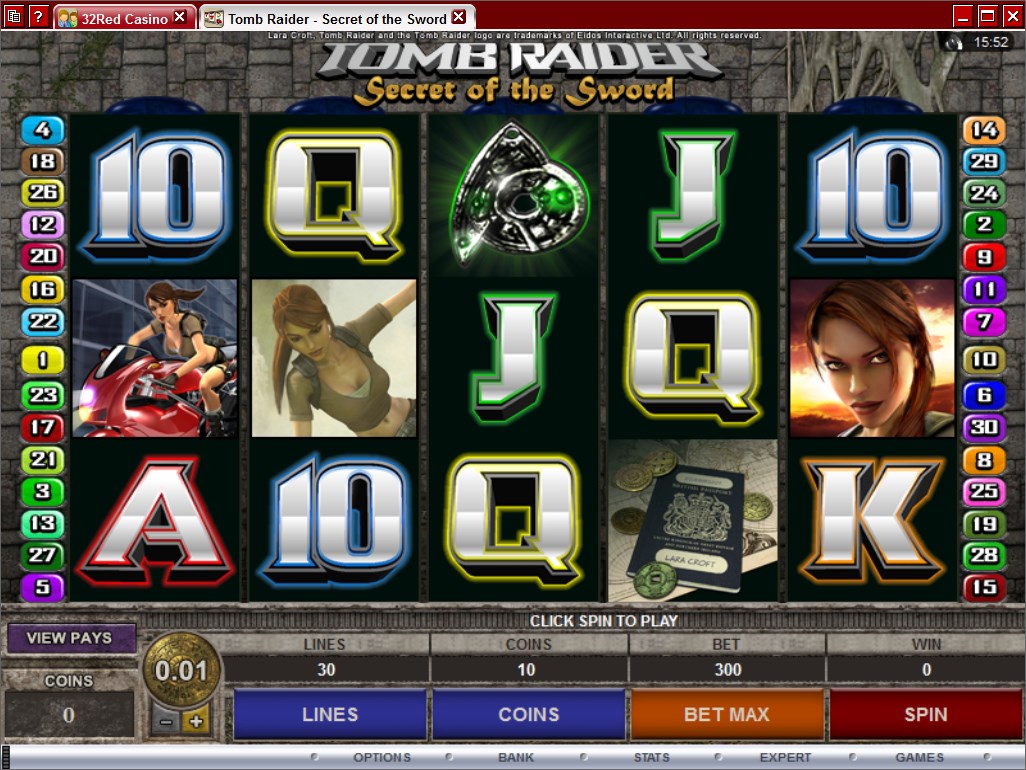Viewport: 1026px width, 770px height.
Task: Select payline marker number 15
Action: pyautogui.click(x=983, y=586)
